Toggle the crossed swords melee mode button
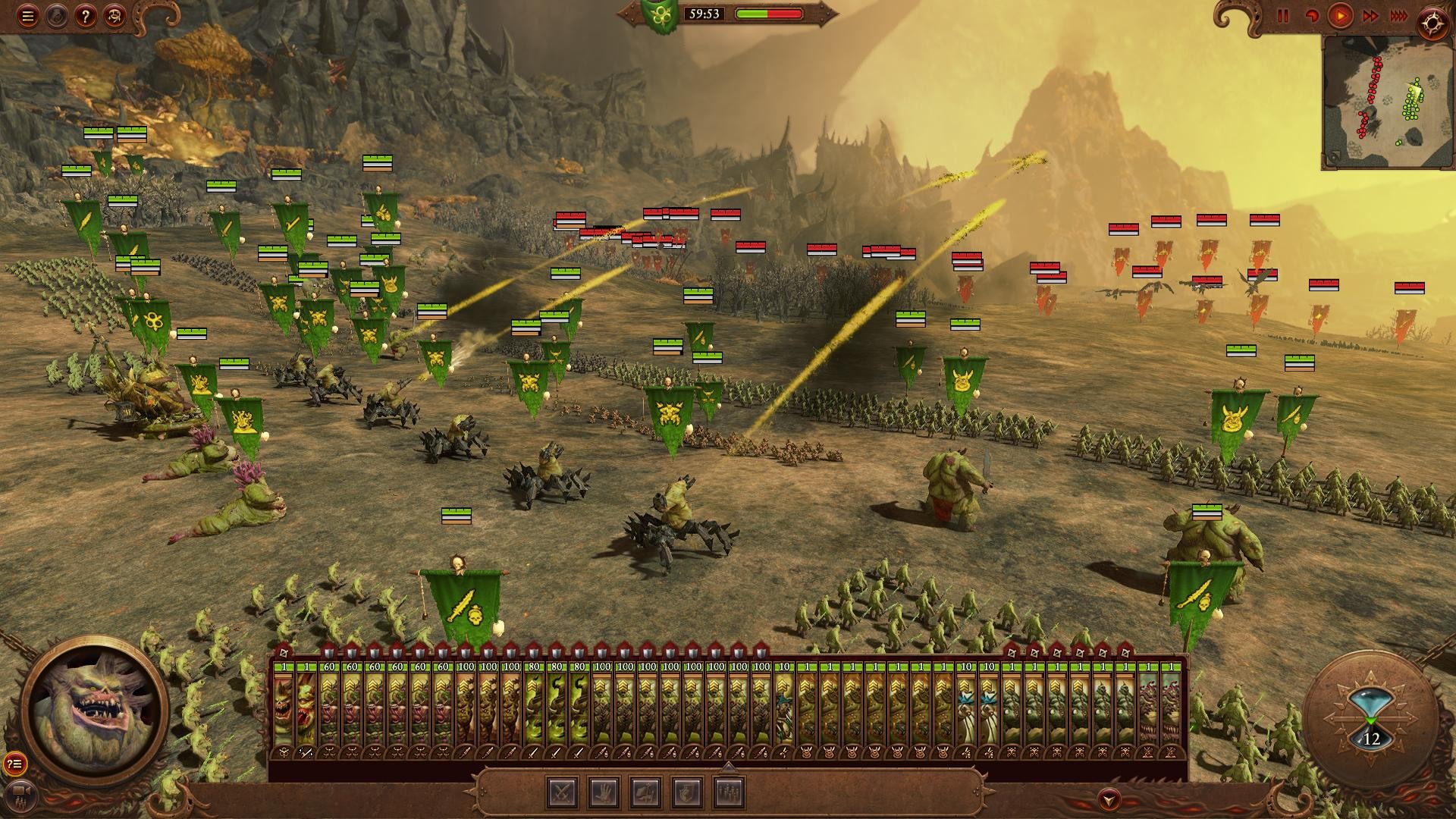This screenshot has width=1456, height=819. tap(563, 792)
